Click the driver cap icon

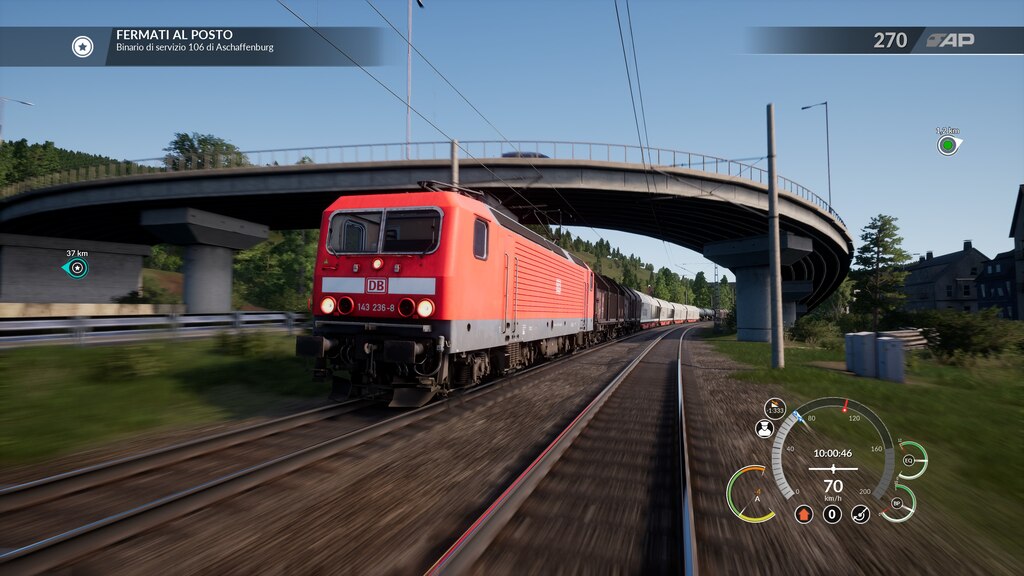(x=764, y=428)
